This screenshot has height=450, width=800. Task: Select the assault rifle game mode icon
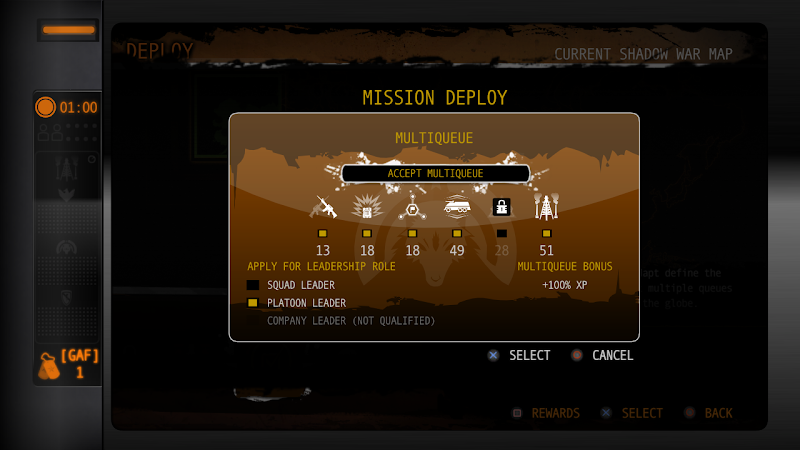pos(324,207)
